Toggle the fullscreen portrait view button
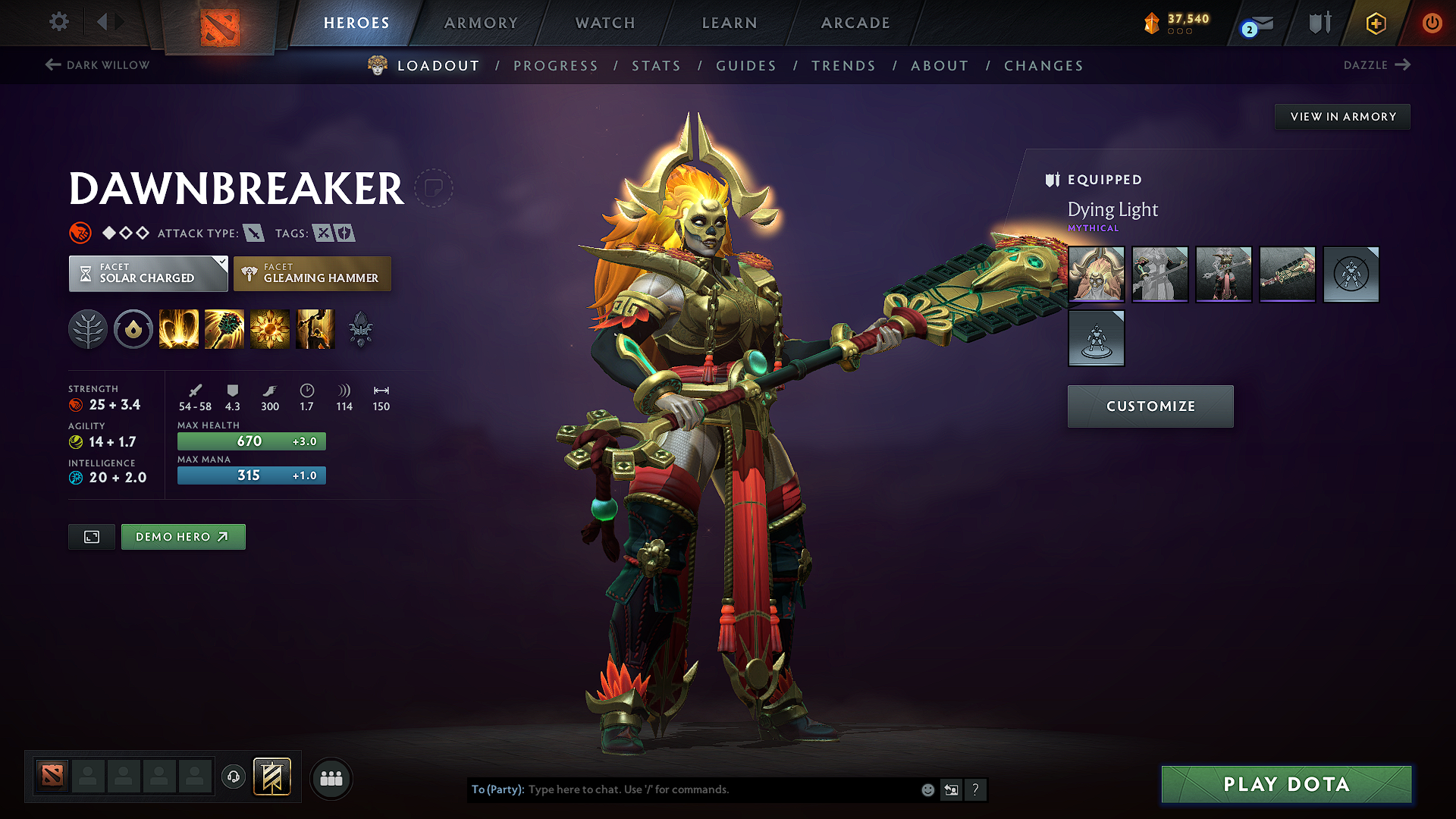 click(x=91, y=536)
